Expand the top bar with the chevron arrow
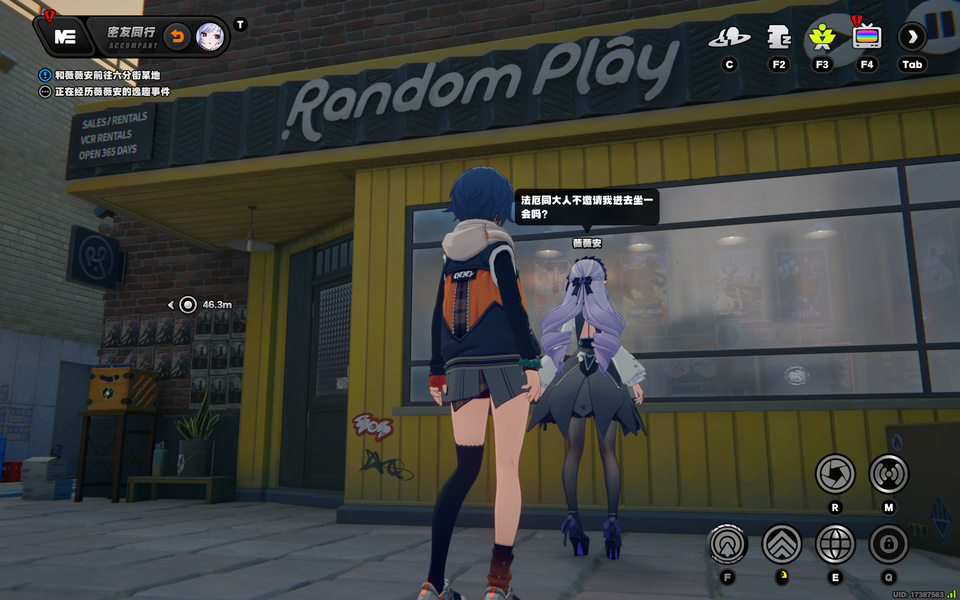This screenshot has height=600, width=960. point(912,38)
